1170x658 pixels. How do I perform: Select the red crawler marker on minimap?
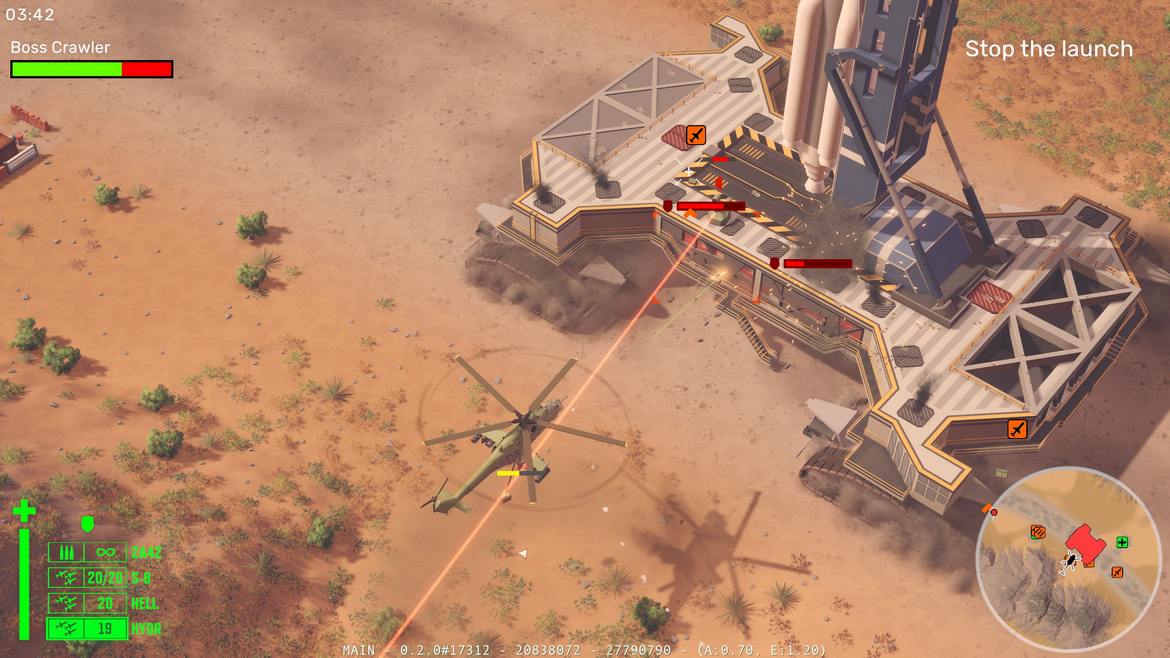click(1084, 541)
